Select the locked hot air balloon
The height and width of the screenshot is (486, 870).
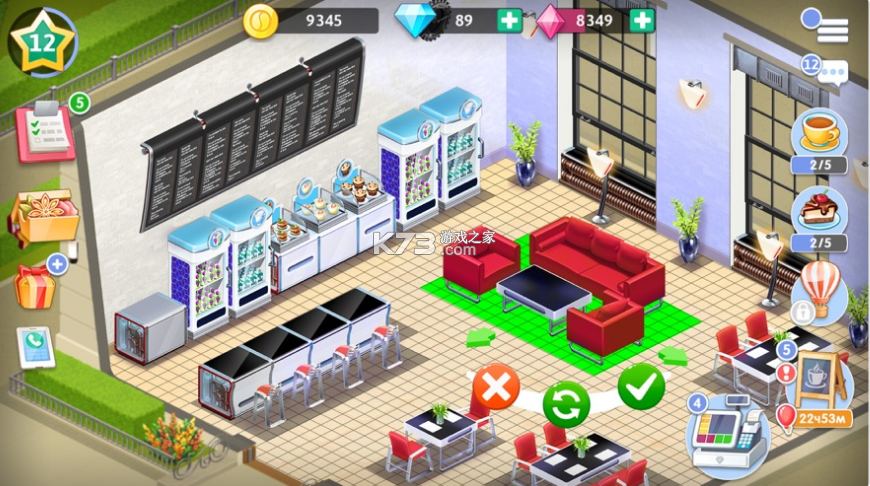point(818,290)
